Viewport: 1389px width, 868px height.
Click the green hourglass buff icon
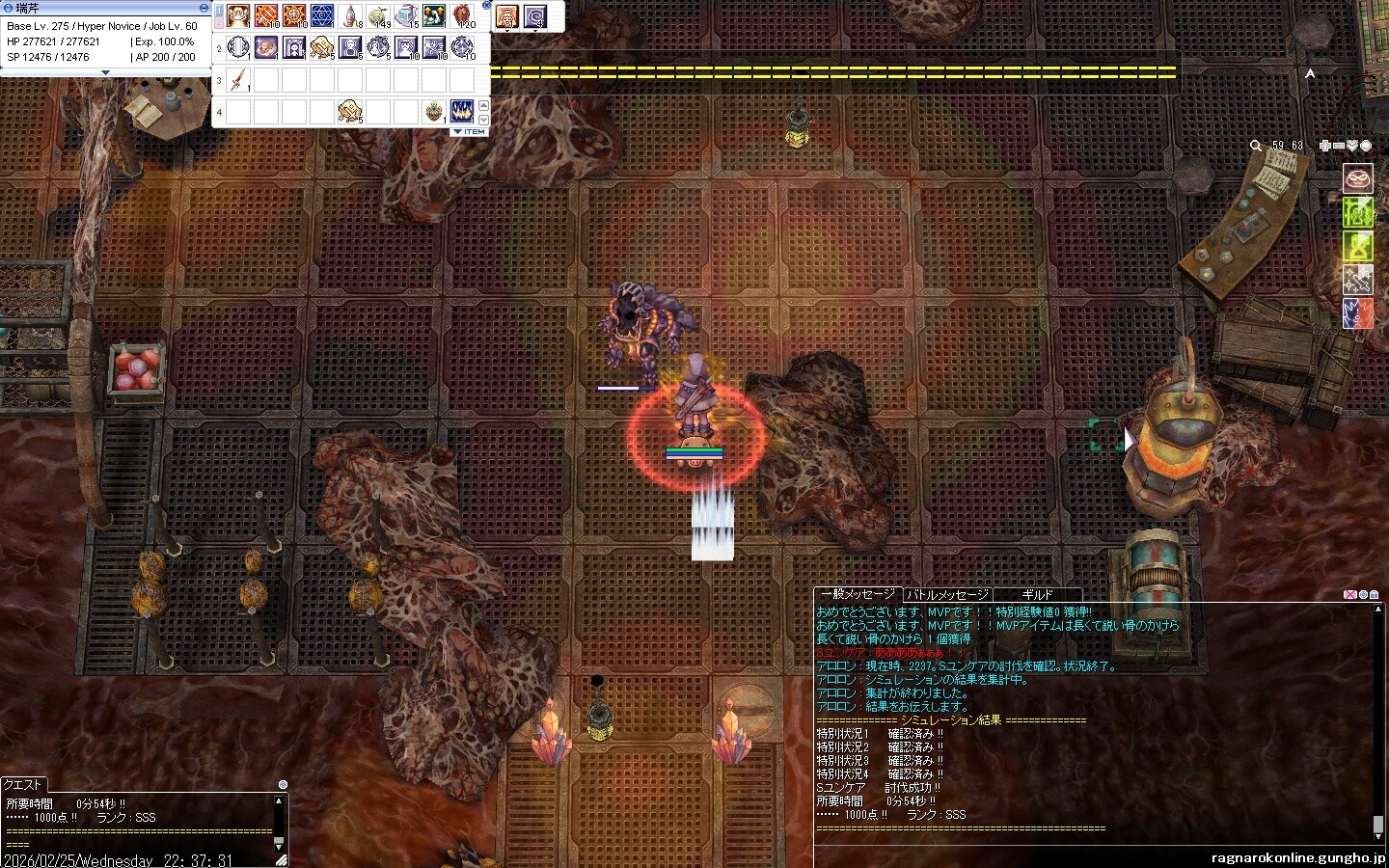(1358, 245)
